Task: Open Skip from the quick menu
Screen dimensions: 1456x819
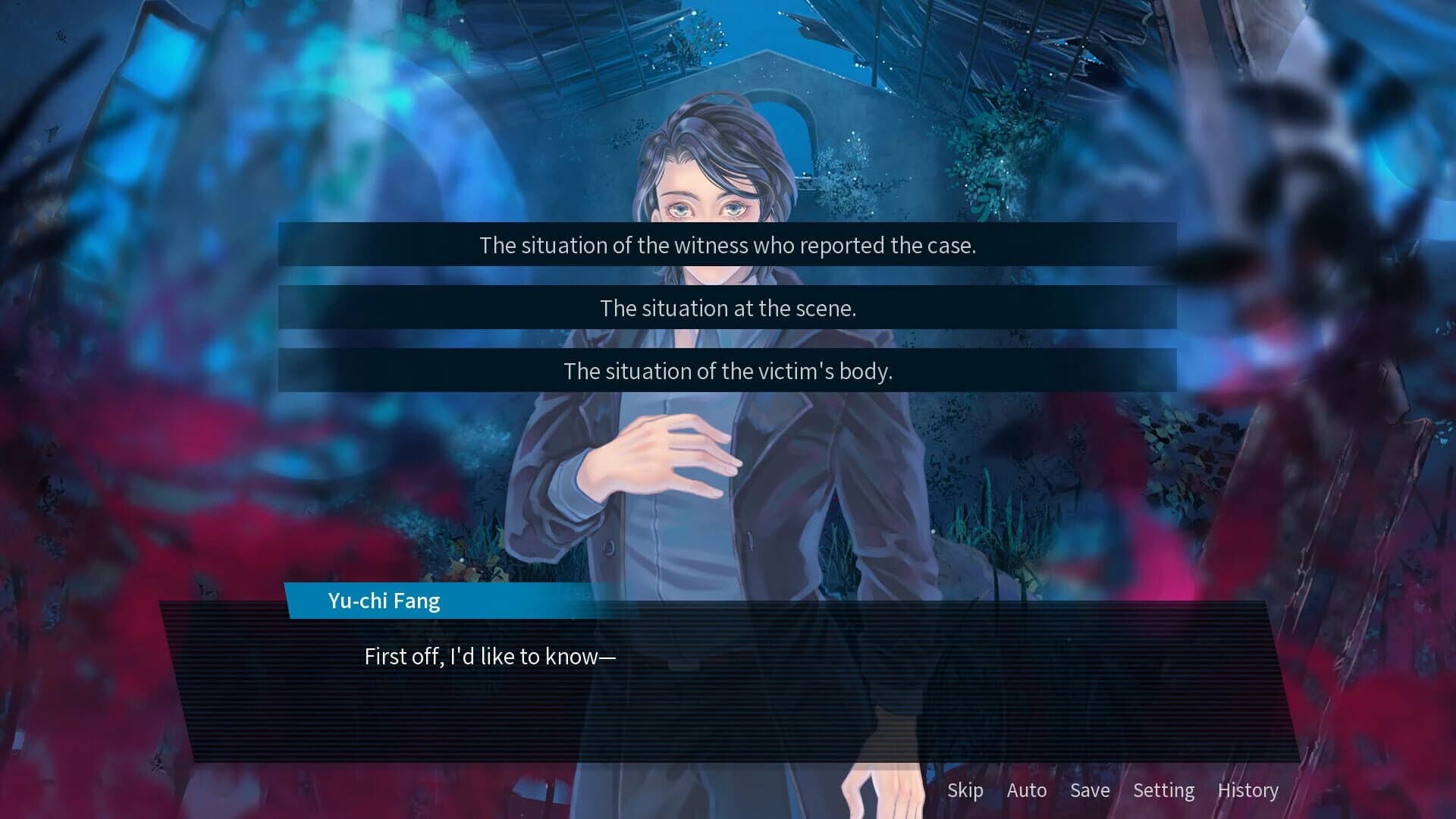Action: [965, 790]
